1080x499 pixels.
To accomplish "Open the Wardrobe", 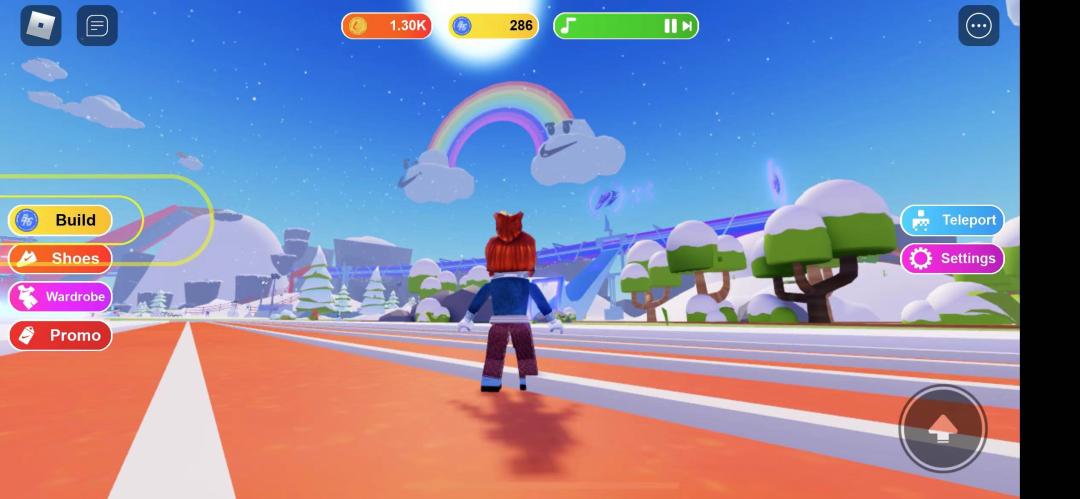I will click(x=60, y=297).
